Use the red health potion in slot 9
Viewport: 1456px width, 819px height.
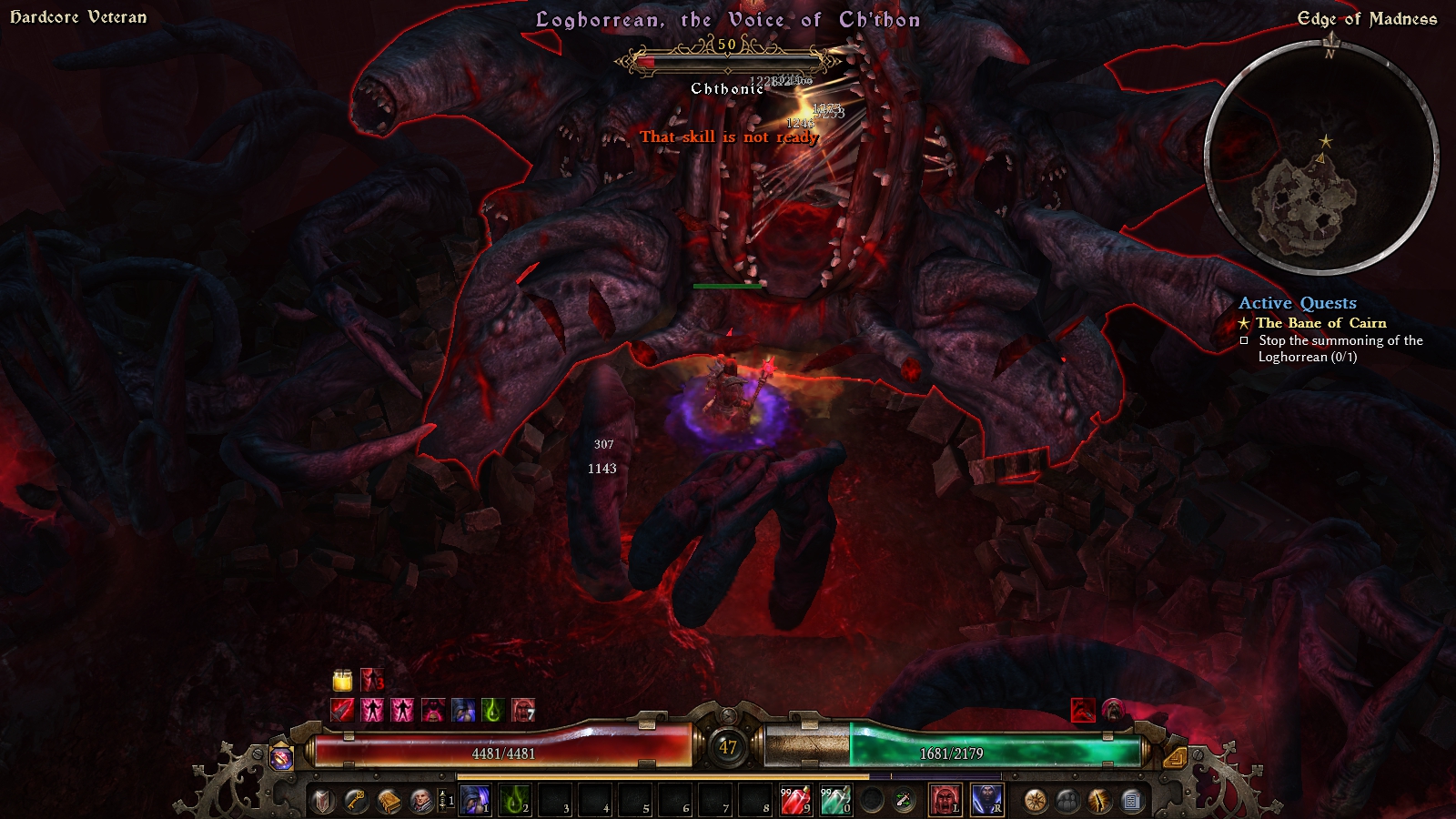point(795,800)
